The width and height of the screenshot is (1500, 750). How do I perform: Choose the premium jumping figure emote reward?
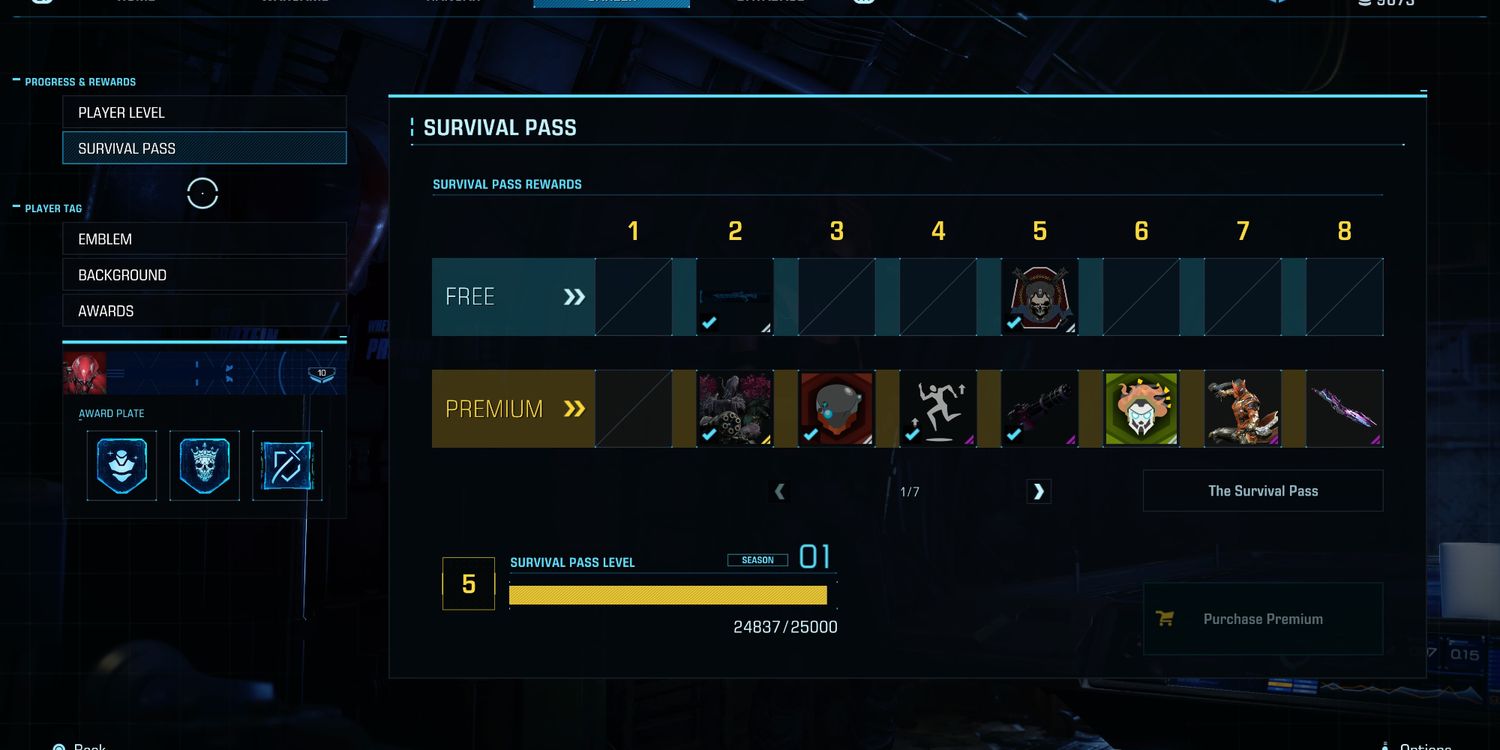[x=938, y=408]
